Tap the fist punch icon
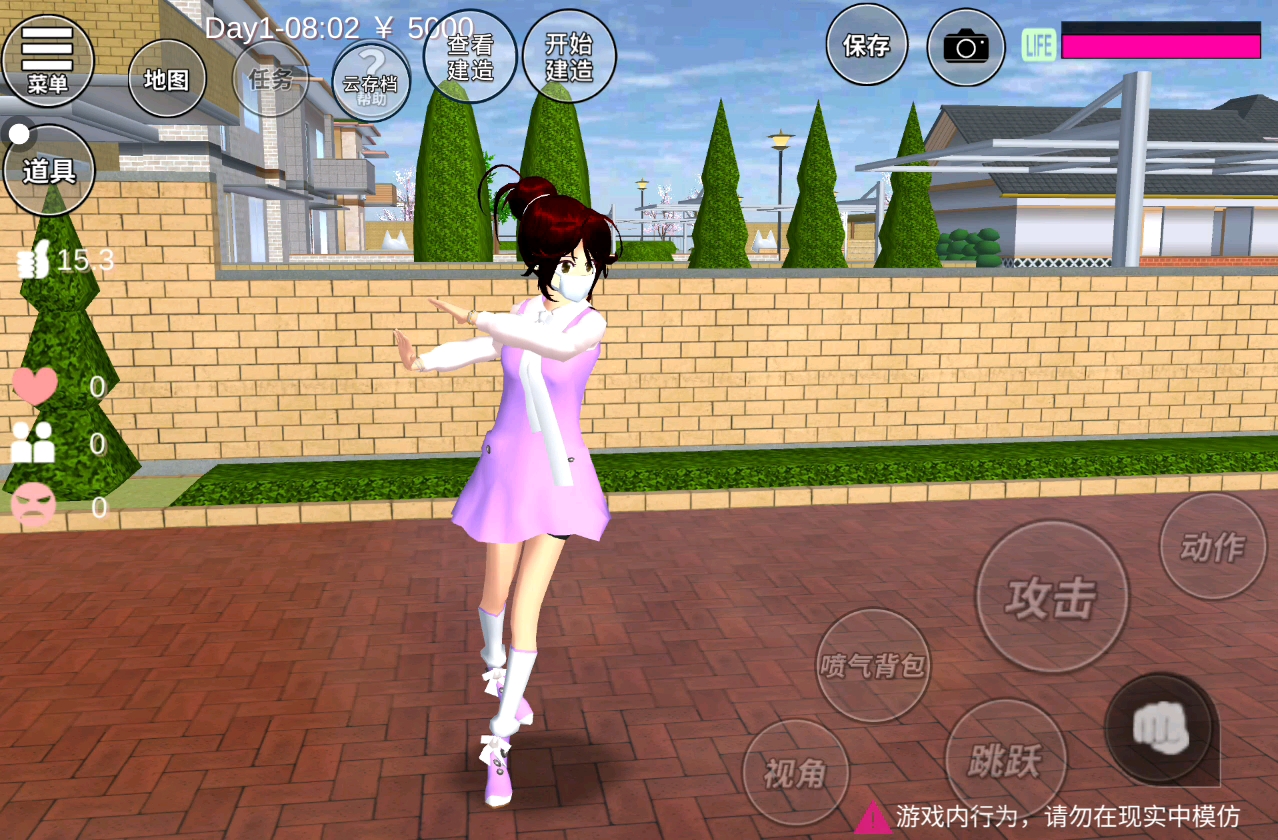The image size is (1278, 840). pos(1161,729)
